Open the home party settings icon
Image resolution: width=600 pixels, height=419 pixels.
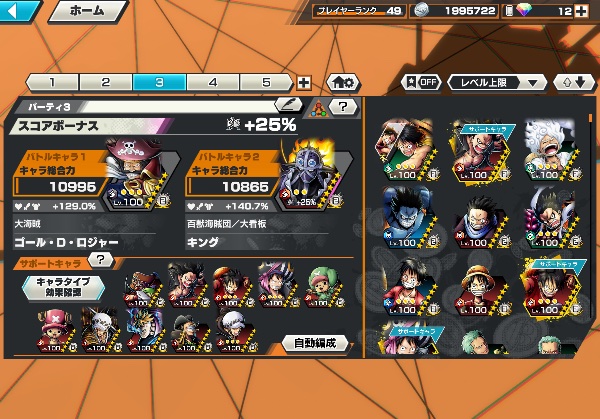pyautogui.click(x=343, y=83)
